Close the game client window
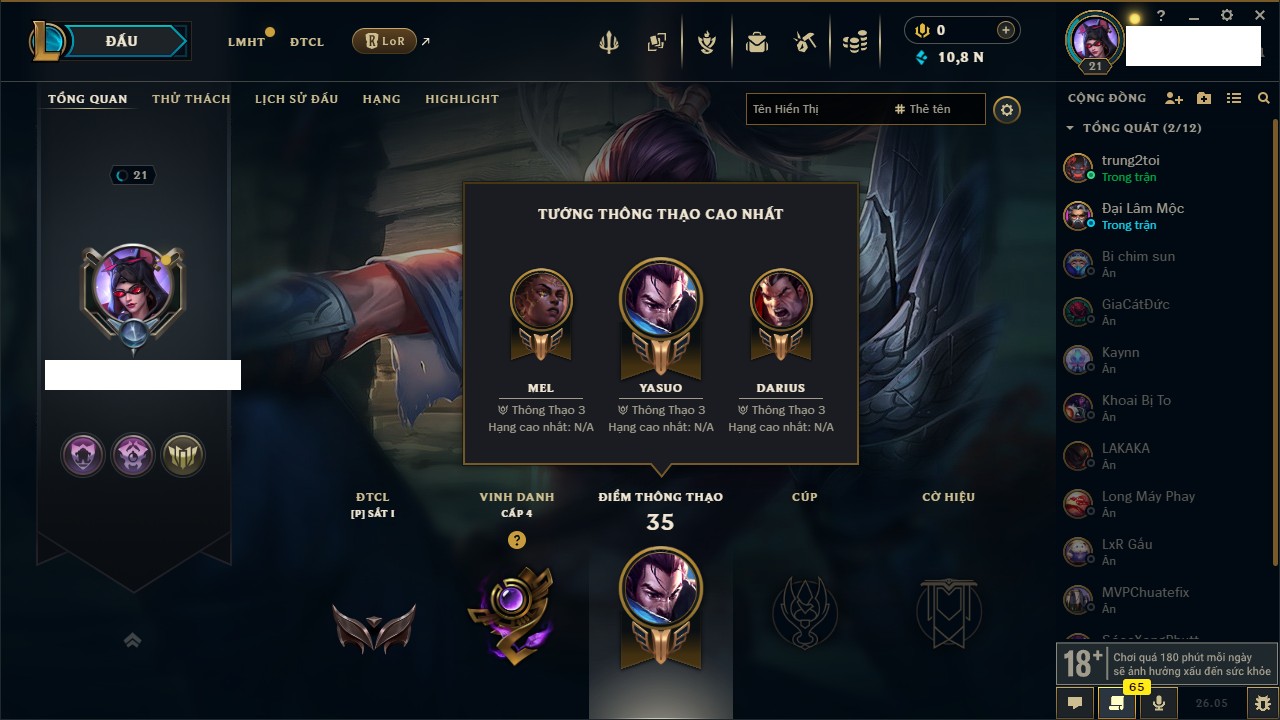The width and height of the screenshot is (1280, 720). (1260, 16)
